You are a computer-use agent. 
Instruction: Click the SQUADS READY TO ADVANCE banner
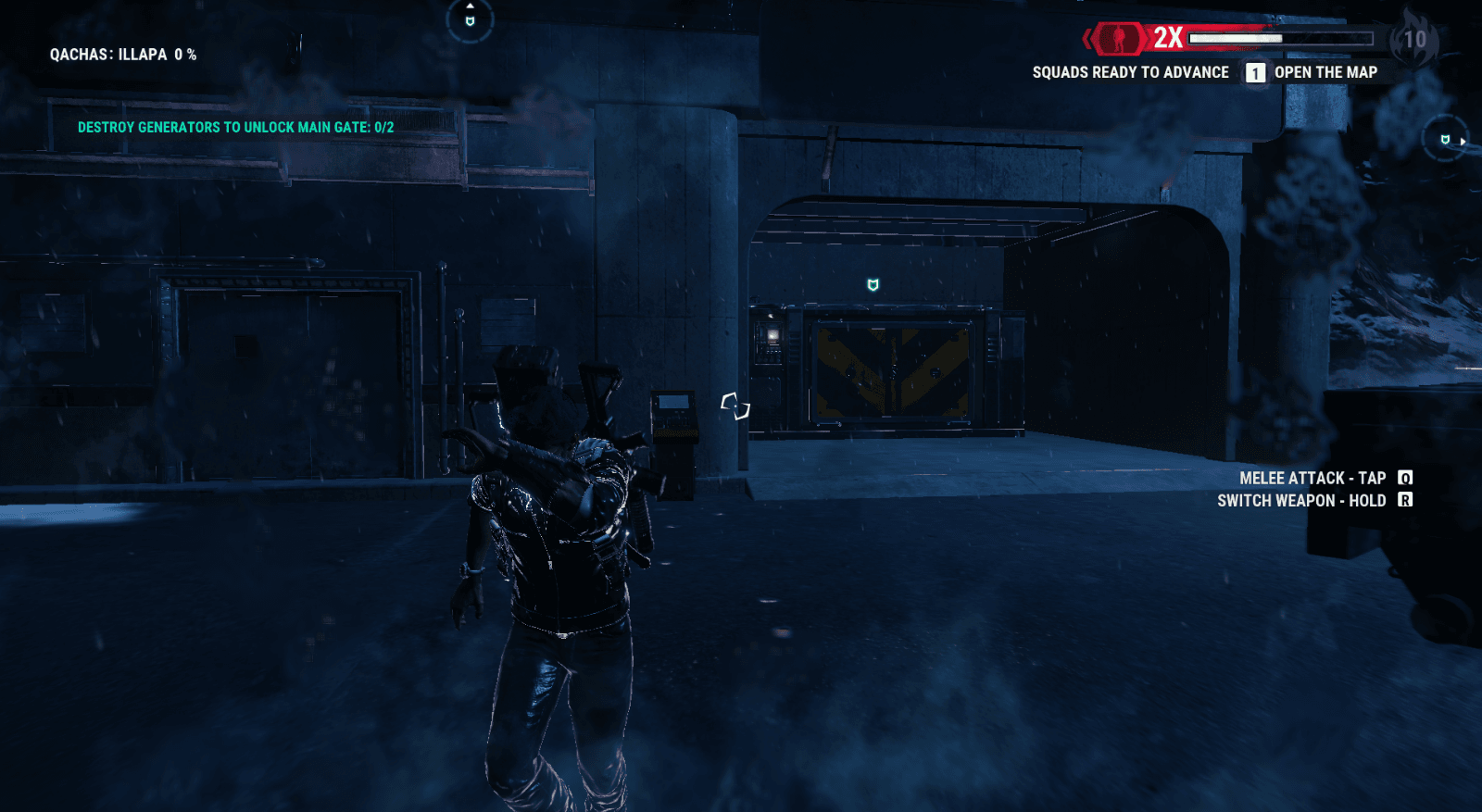[x=1130, y=72]
